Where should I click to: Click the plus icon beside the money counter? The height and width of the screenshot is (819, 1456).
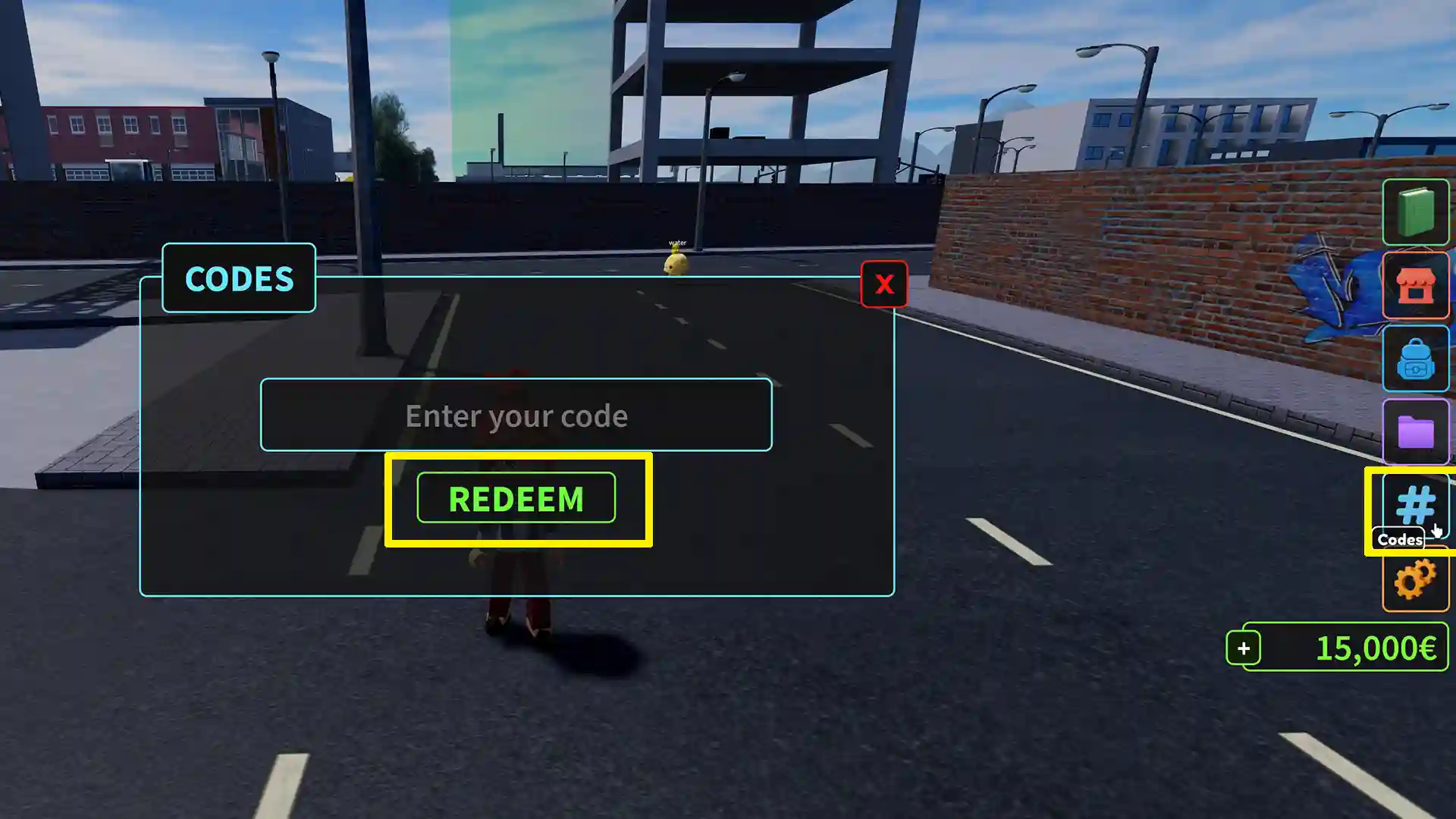[1244, 648]
